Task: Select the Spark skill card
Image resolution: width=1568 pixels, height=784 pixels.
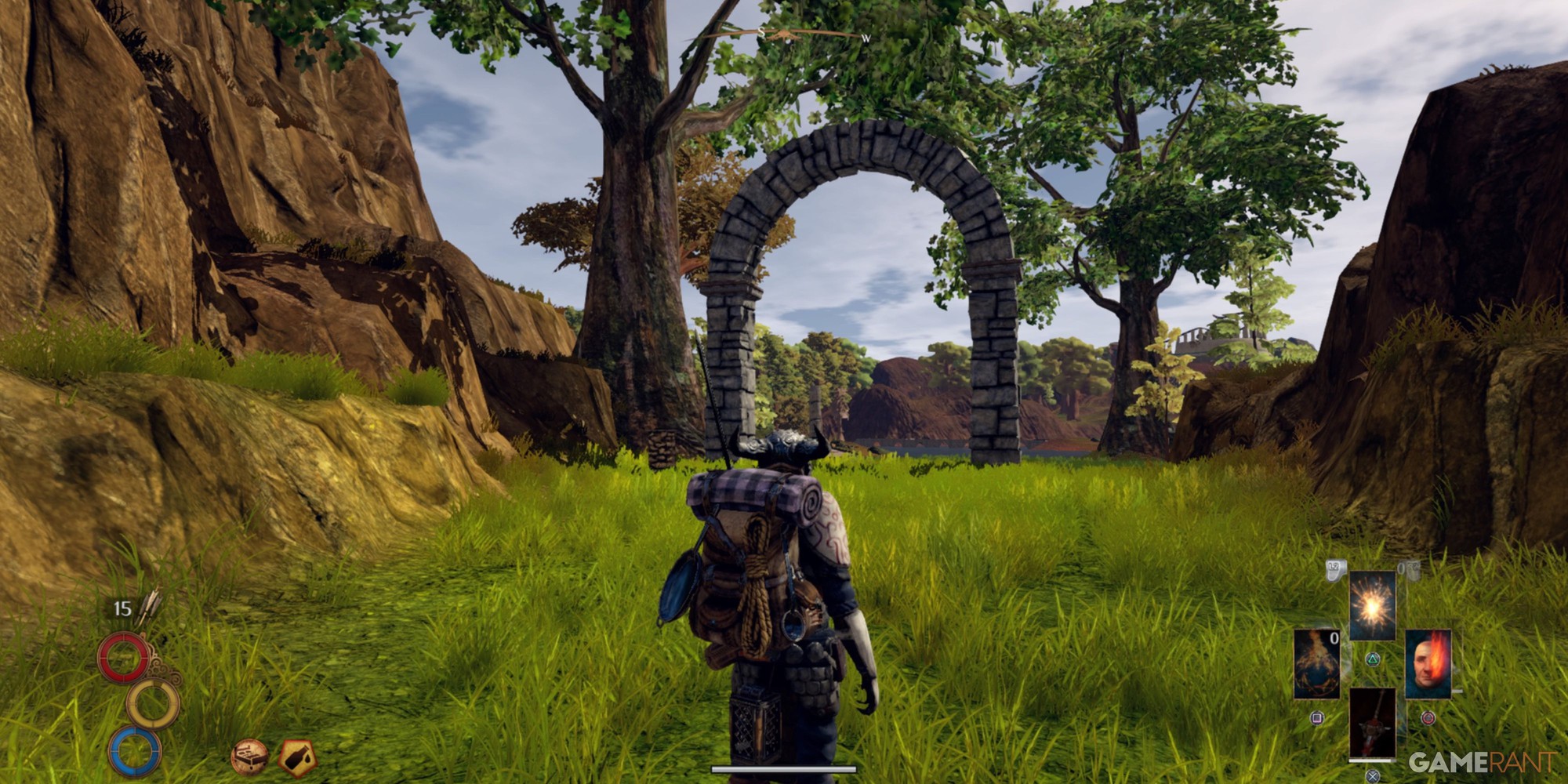Action: tap(1372, 605)
